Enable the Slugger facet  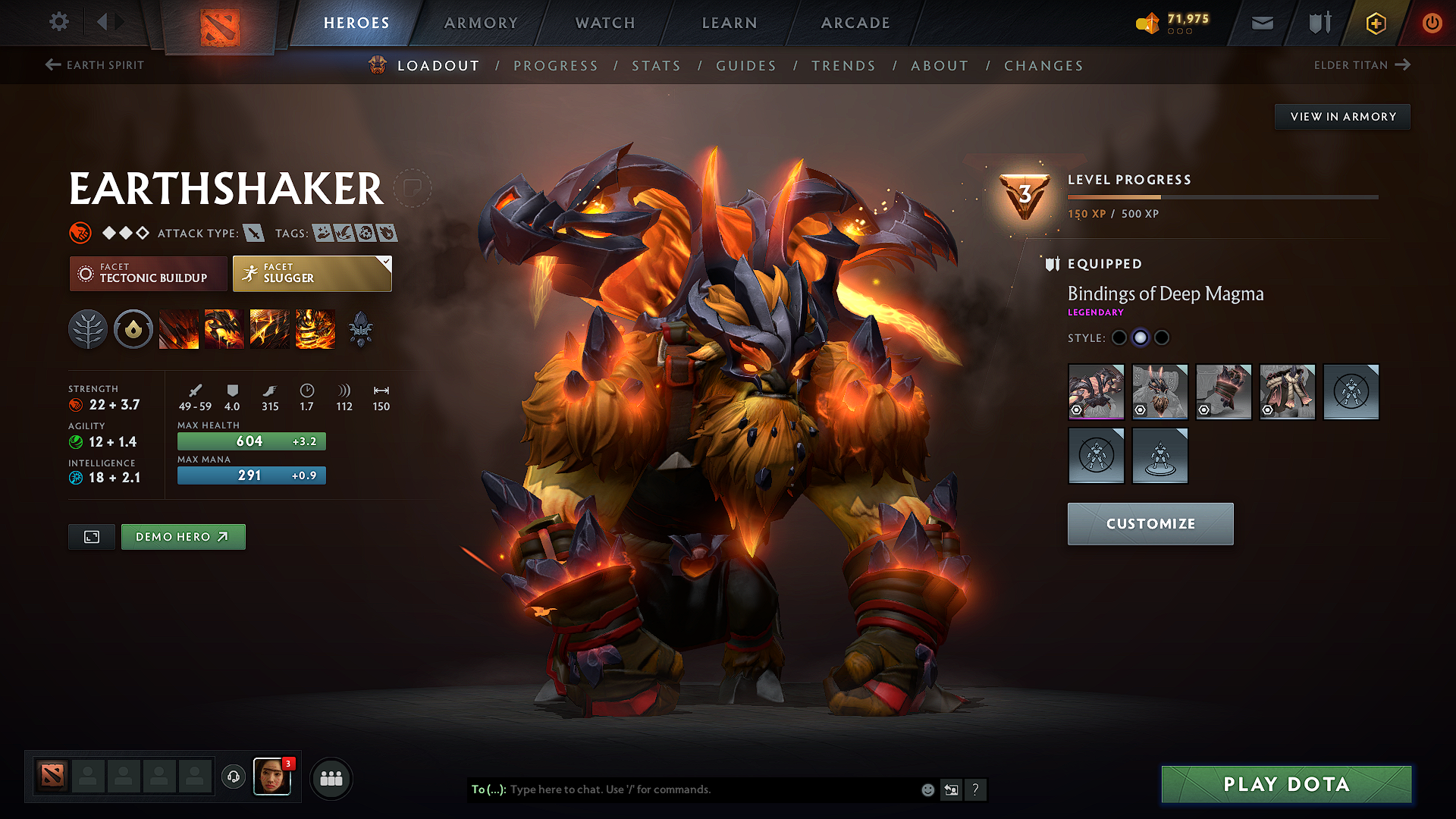[x=311, y=273]
